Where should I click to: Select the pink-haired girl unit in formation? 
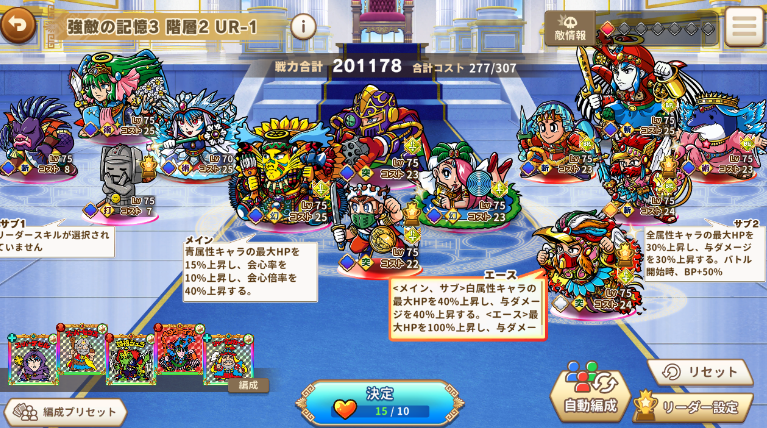pos(460,180)
